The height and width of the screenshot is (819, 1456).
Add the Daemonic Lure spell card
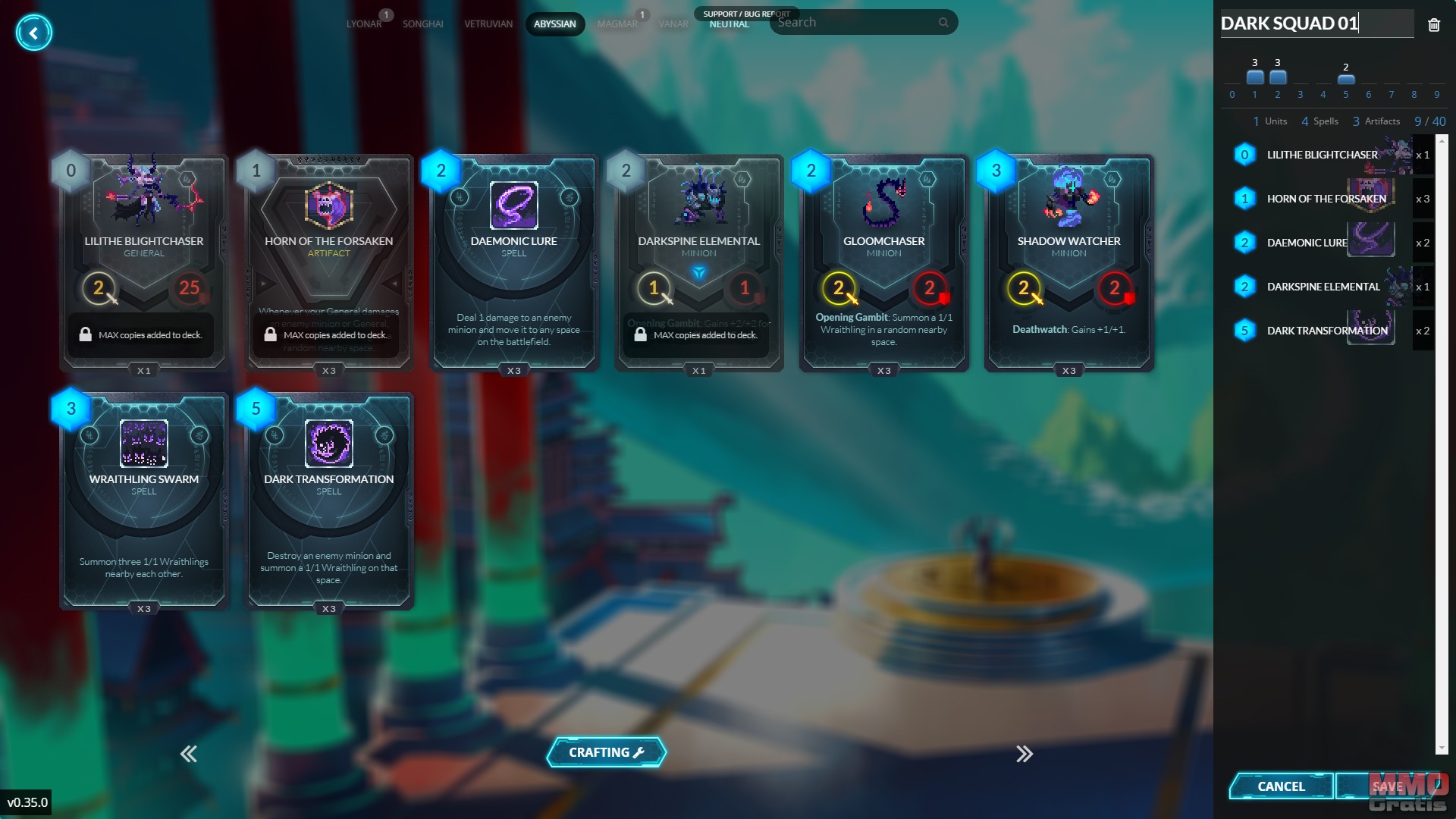point(514,262)
